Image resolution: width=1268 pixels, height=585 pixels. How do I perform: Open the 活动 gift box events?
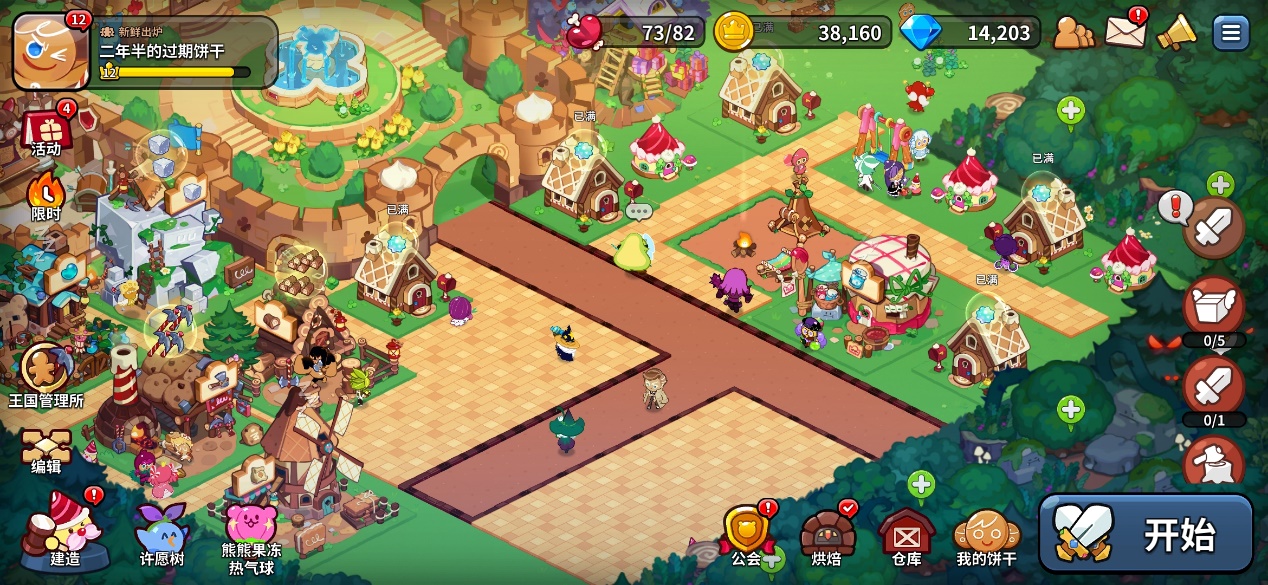[x=46, y=131]
